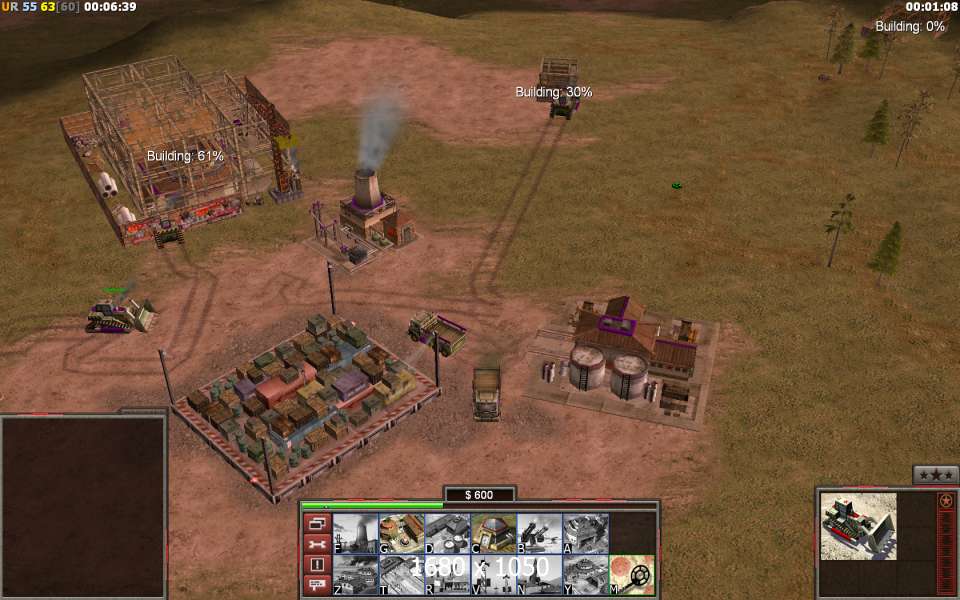
Task: Open the chat speech-bubble button
Action: coord(317,586)
